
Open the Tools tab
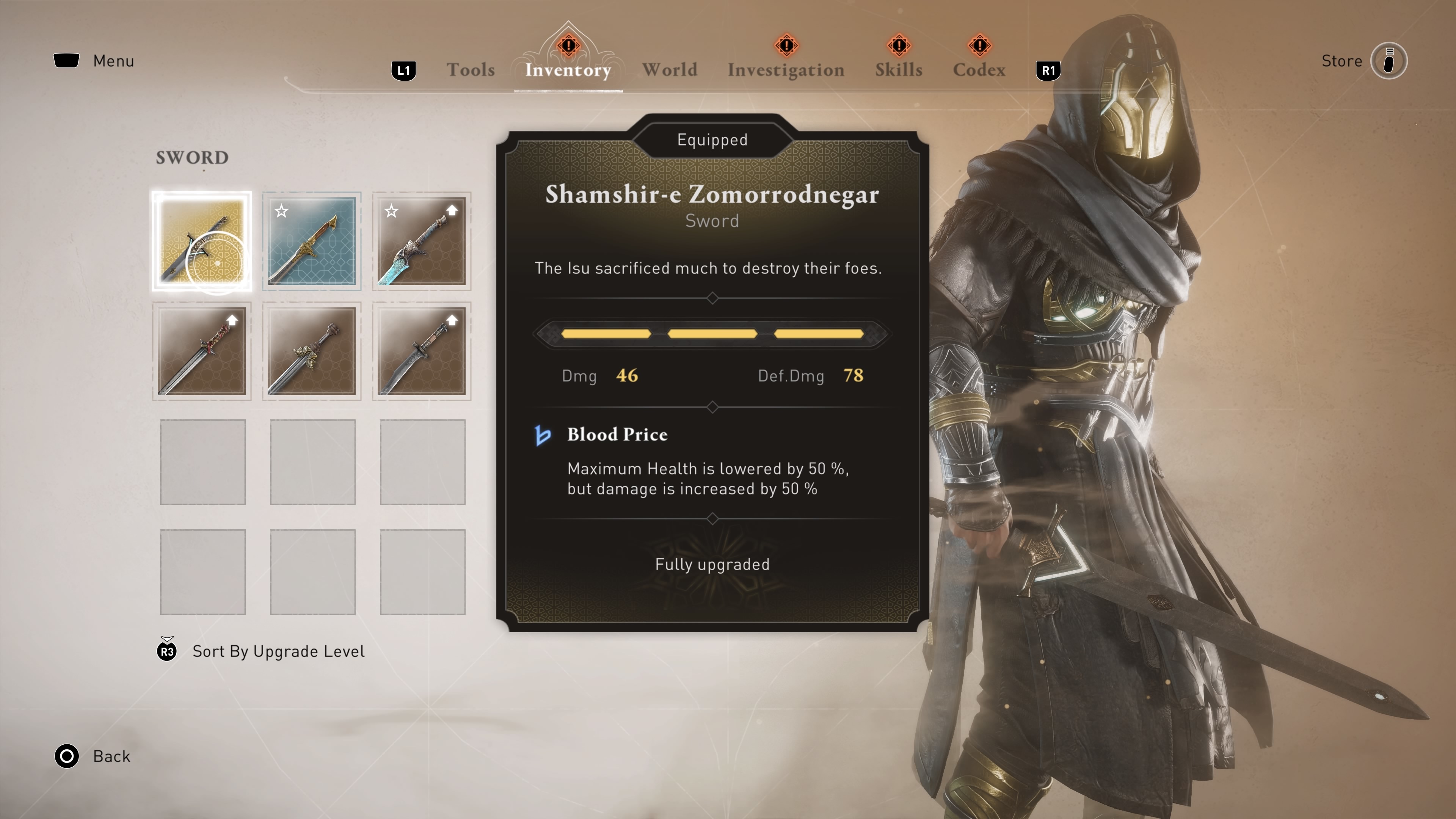pyautogui.click(x=470, y=69)
